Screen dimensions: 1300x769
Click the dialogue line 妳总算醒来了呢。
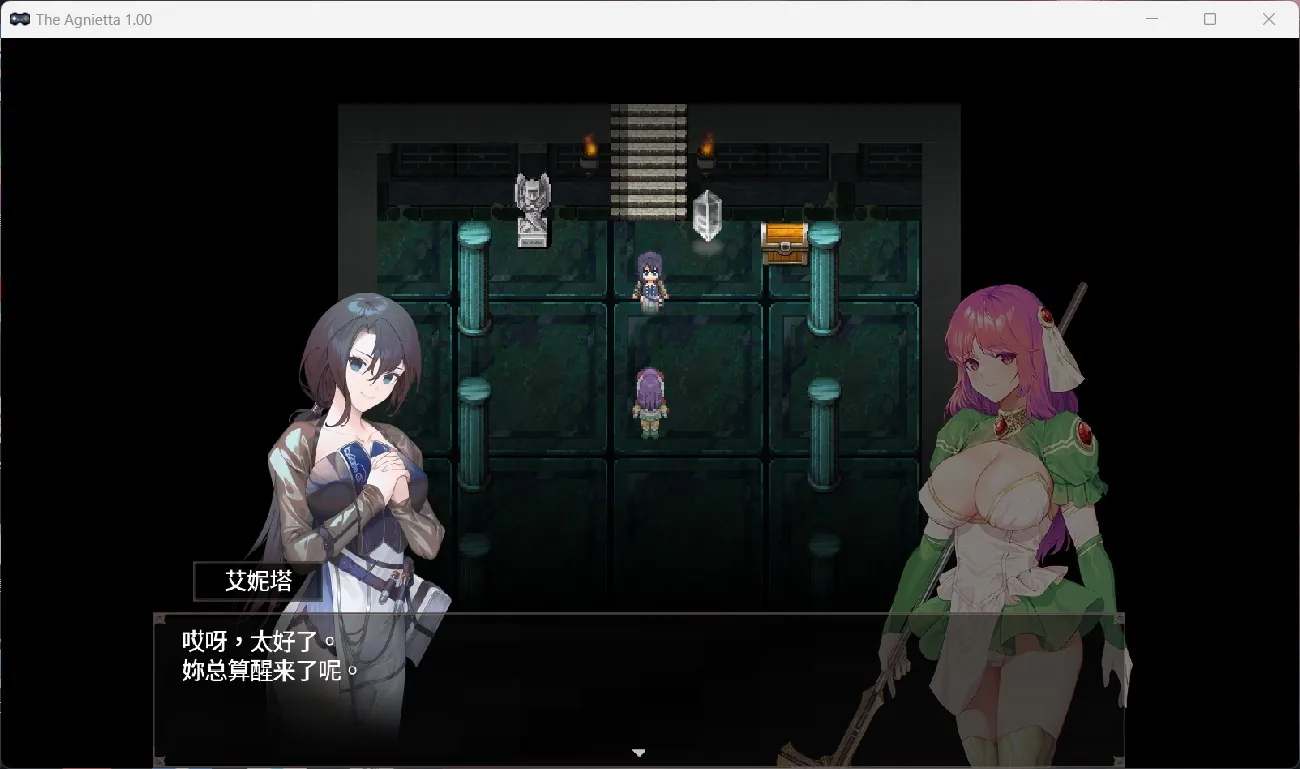(270, 670)
